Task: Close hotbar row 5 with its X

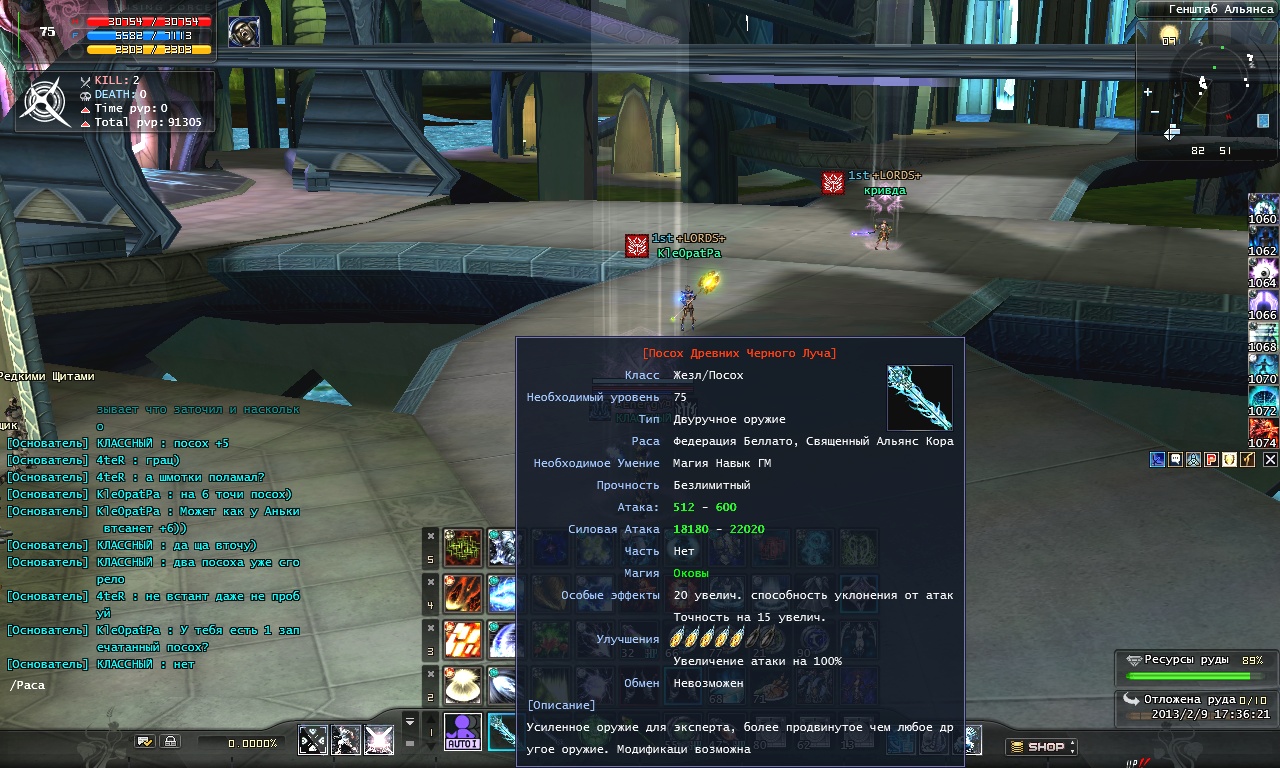Action: tap(430, 536)
